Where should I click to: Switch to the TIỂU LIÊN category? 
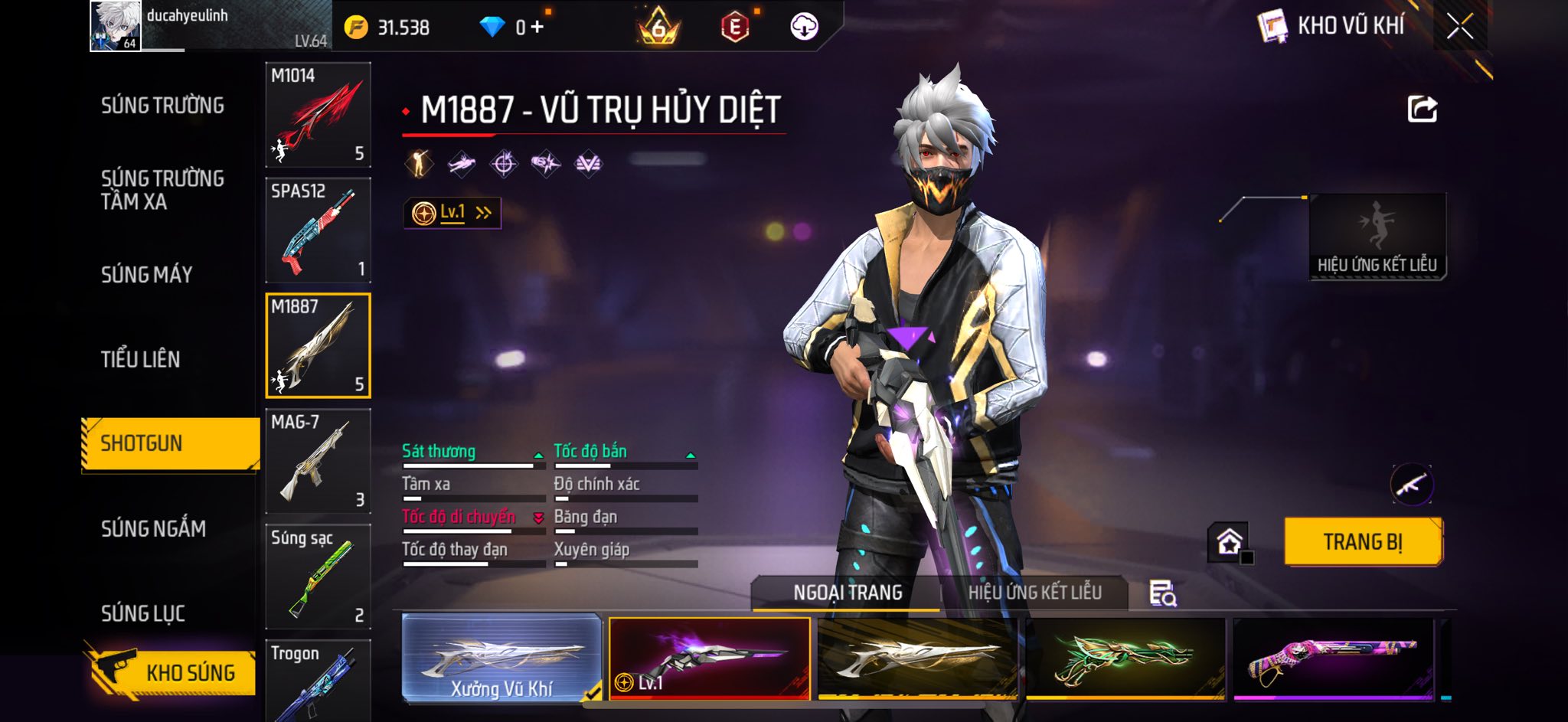140,359
